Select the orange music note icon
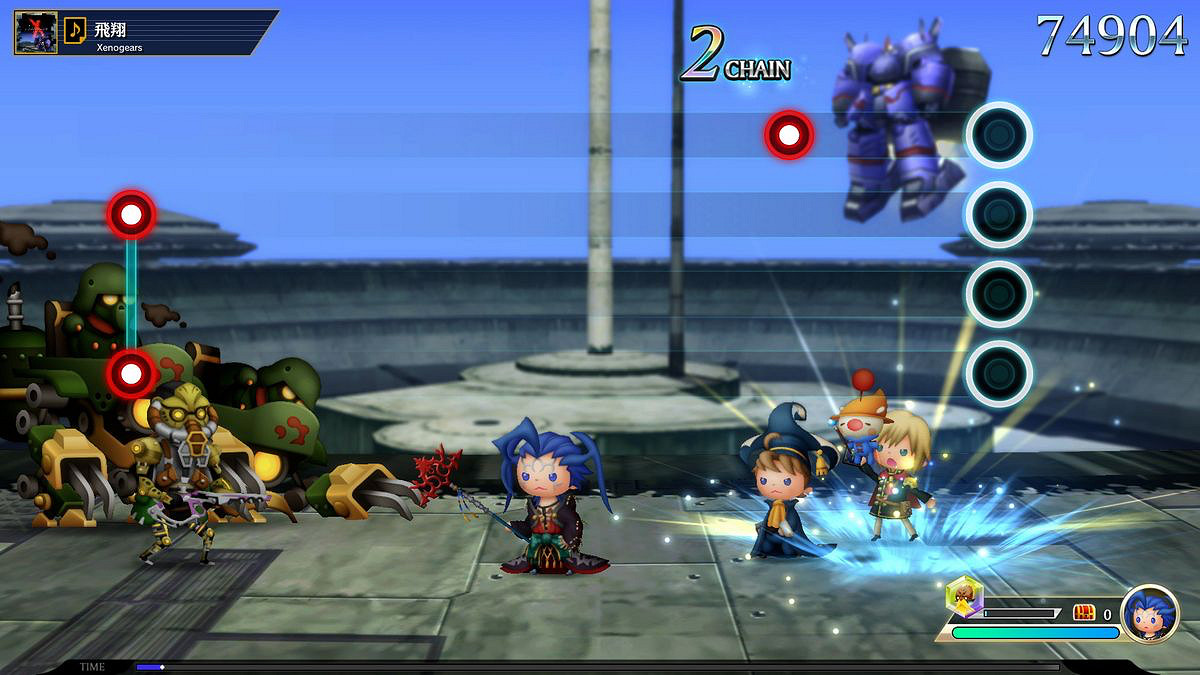Screen dimensions: 1200x675 click(75, 30)
